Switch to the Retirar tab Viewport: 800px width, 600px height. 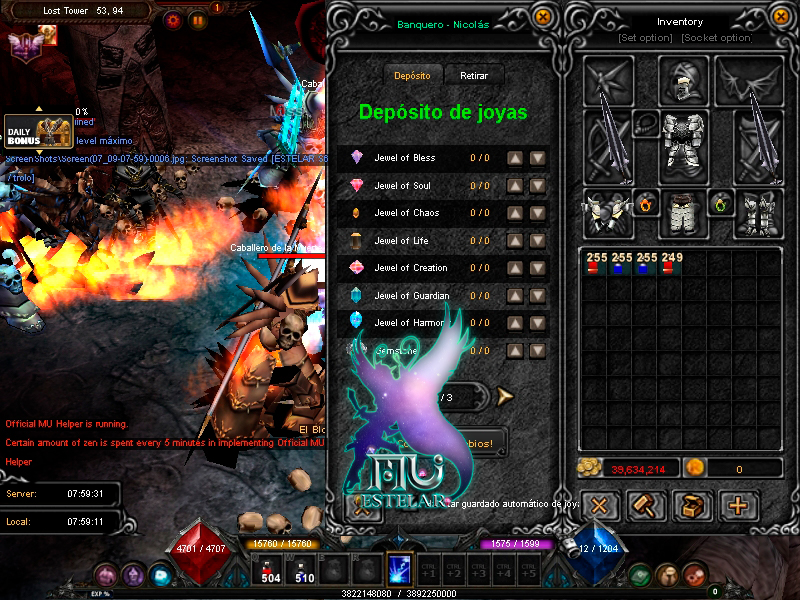click(x=474, y=76)
